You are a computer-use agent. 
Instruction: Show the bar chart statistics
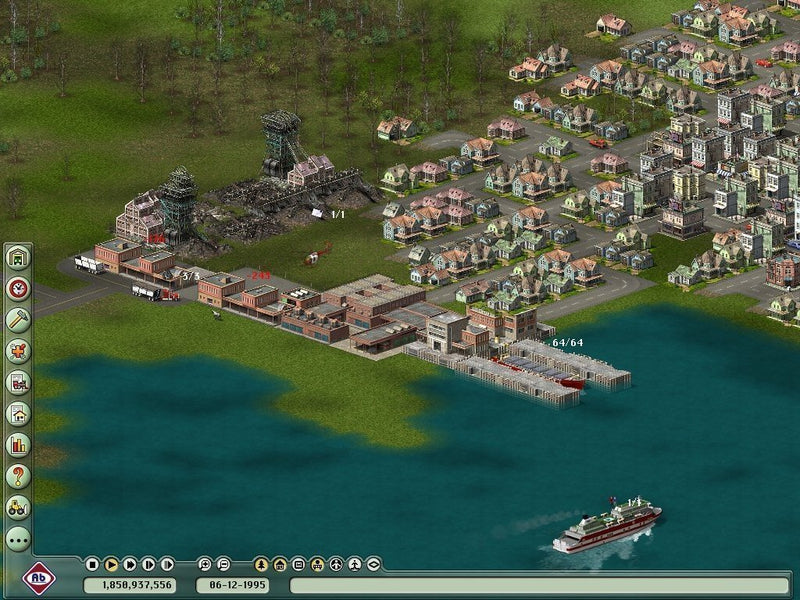(x=18, y=444)
